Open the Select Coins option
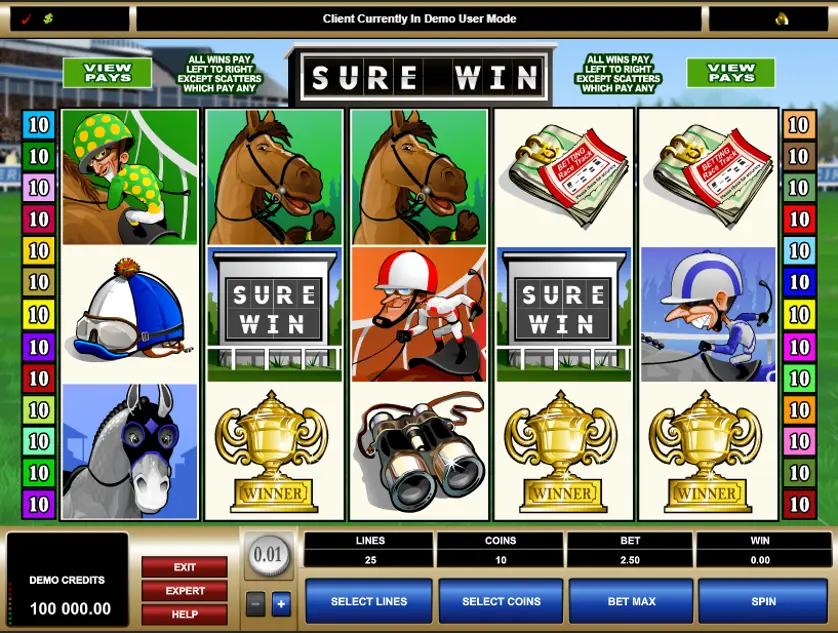The width and height of the screenshot is (838, 633). pos(501,601)
